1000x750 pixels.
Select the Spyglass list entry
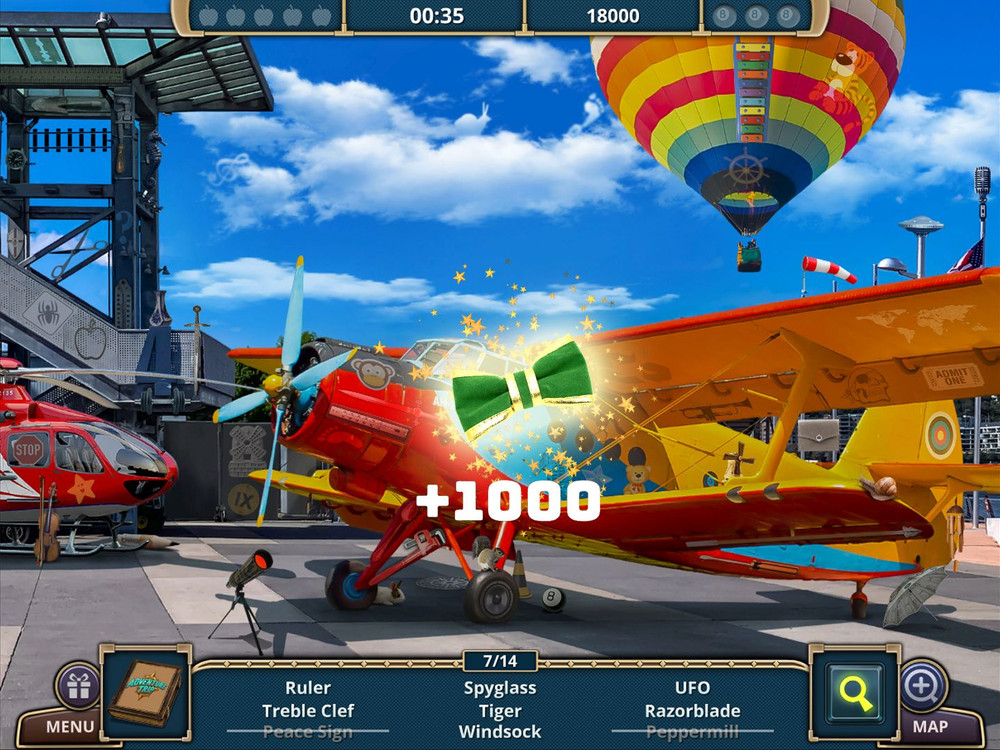[x=500, y=688]
